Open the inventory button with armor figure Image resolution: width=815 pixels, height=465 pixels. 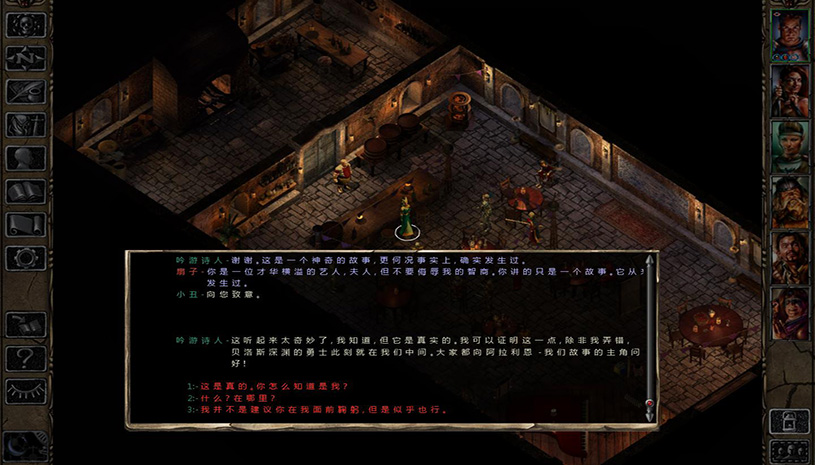click(26, 124)
